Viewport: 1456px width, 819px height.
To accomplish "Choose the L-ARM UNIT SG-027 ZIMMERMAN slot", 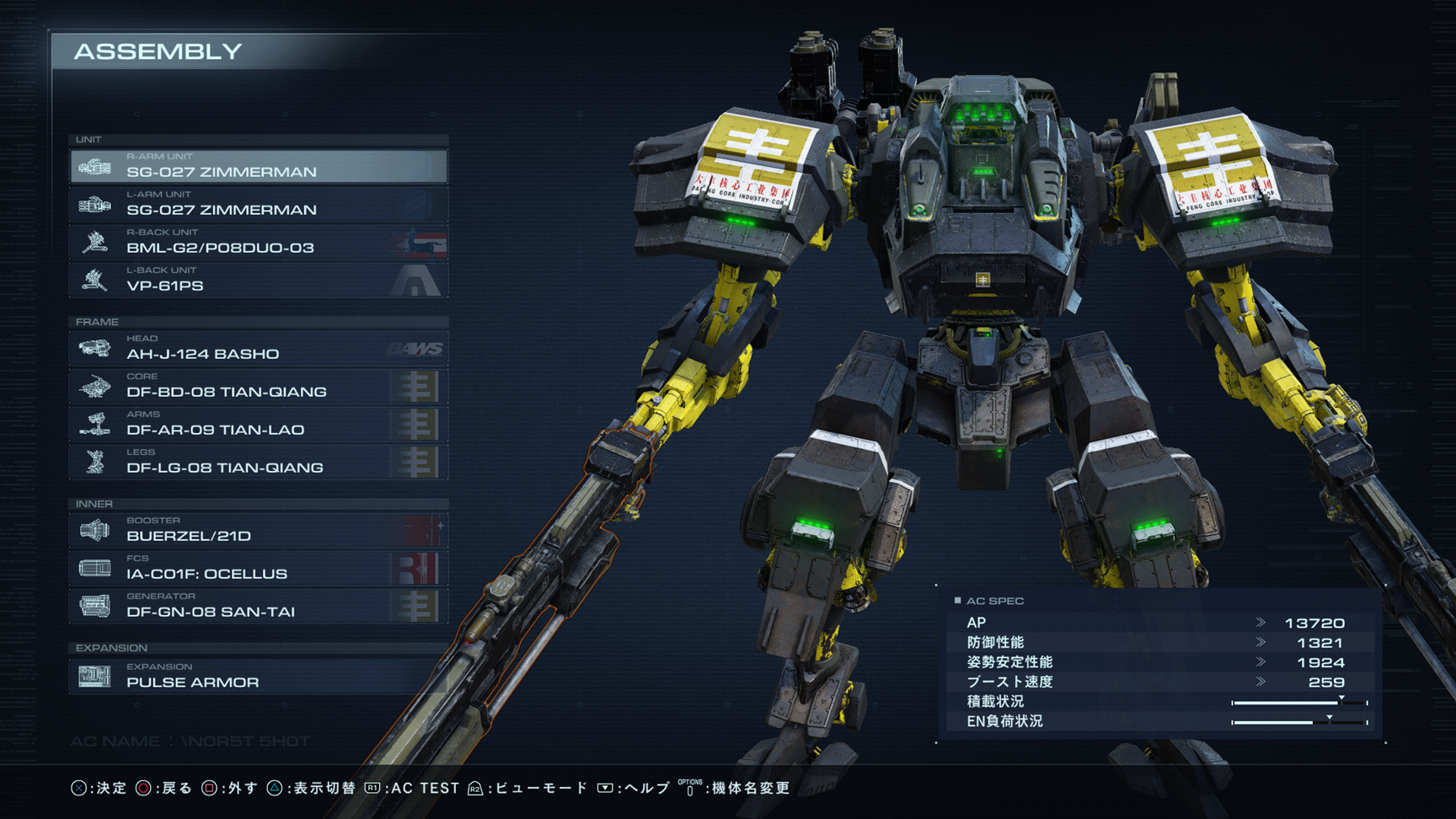I will tap(258, 204).
